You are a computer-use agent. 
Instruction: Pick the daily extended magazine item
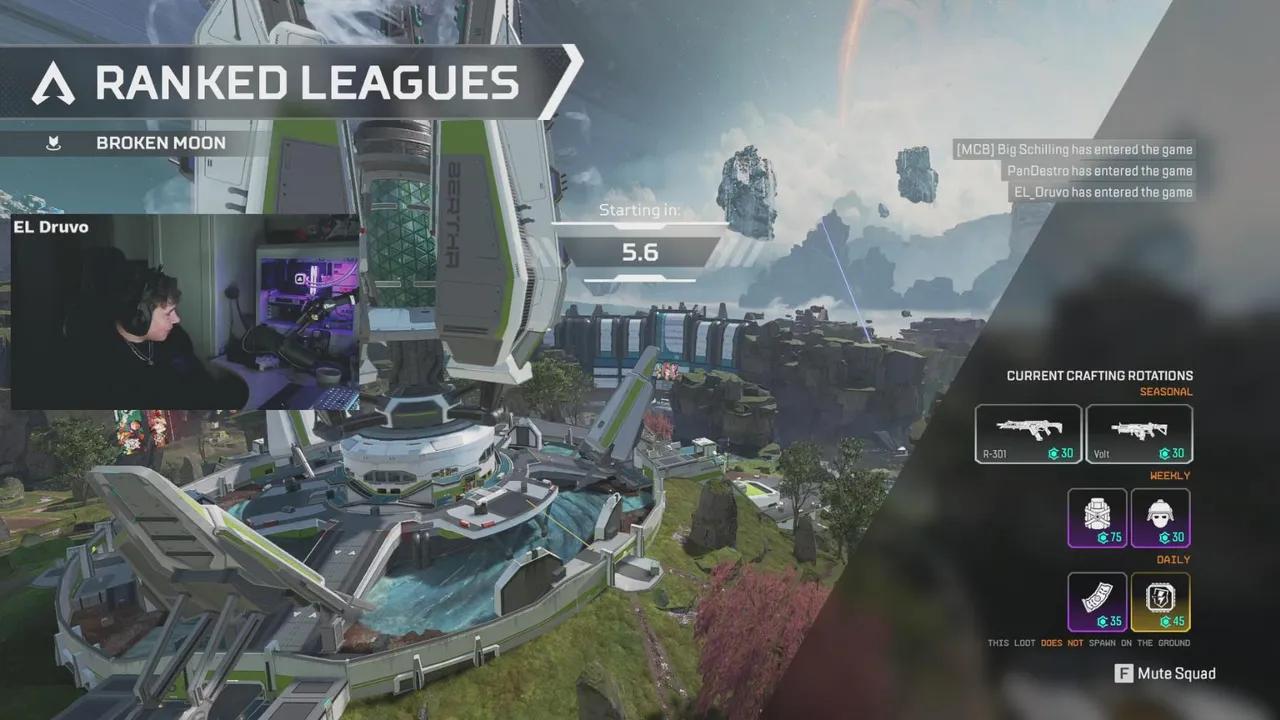pyautogui.click(x=1097, y=602)
